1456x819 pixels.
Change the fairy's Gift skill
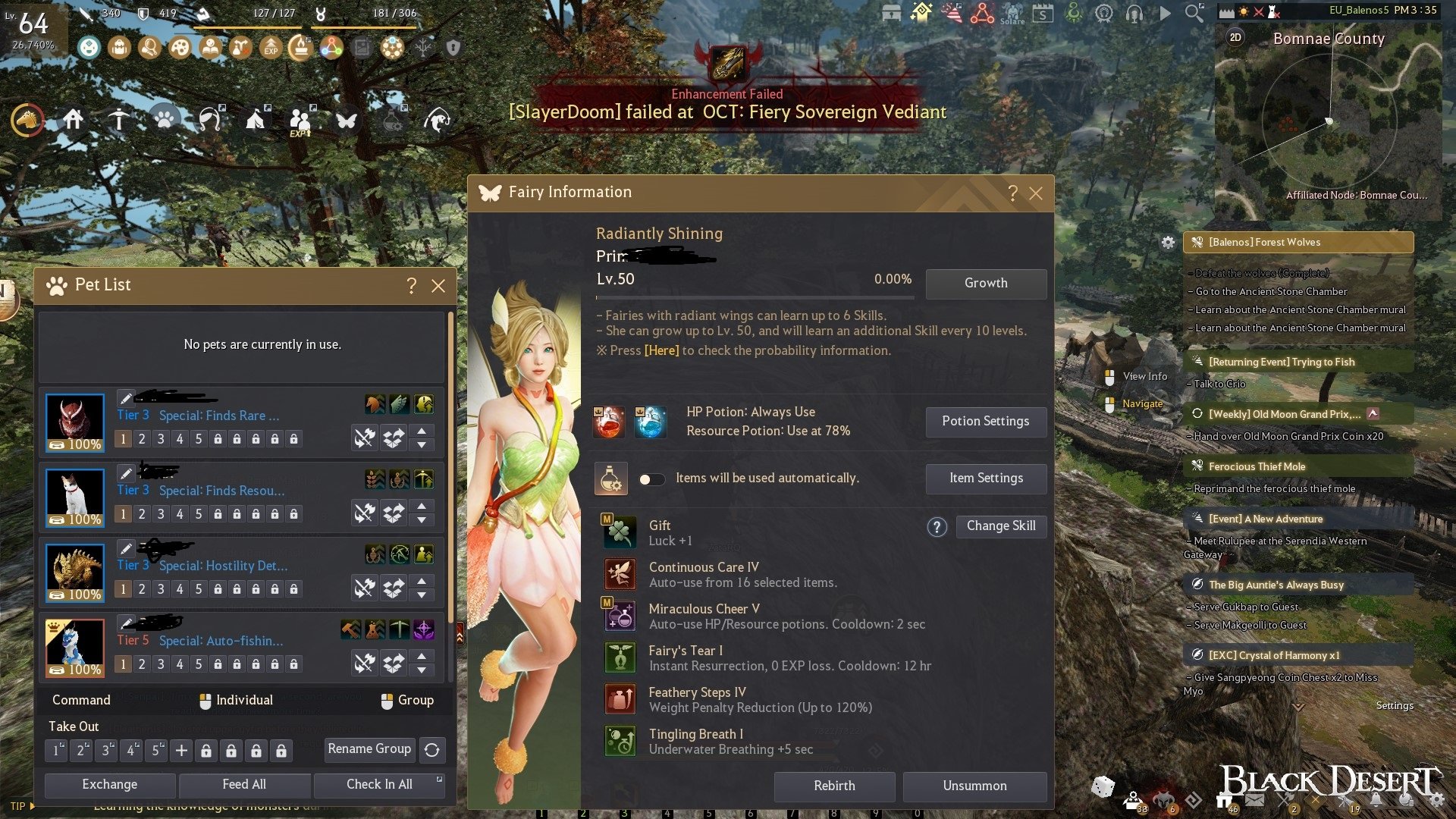[1001, 526]
